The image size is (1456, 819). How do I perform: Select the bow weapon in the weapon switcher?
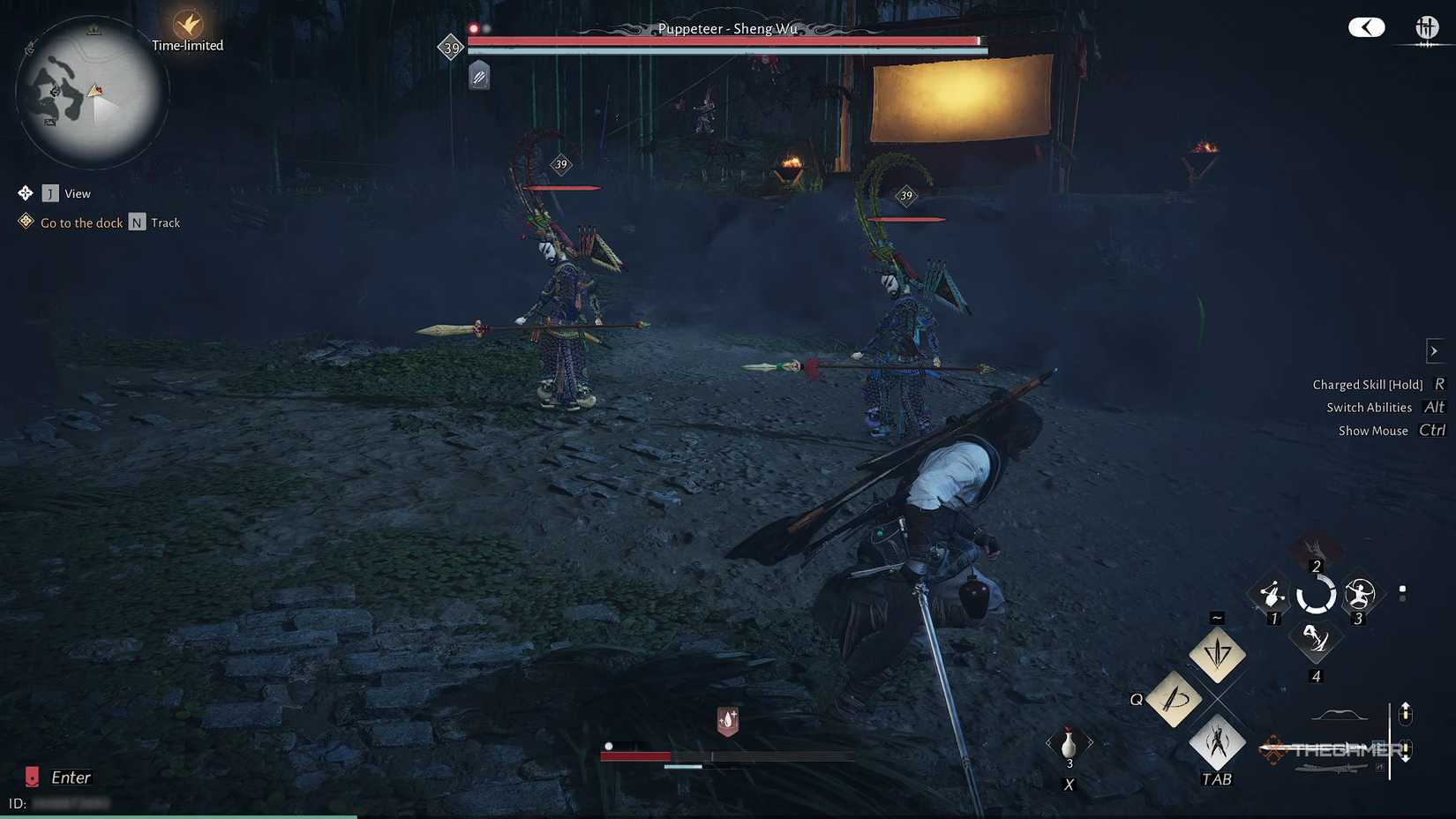1338,712
